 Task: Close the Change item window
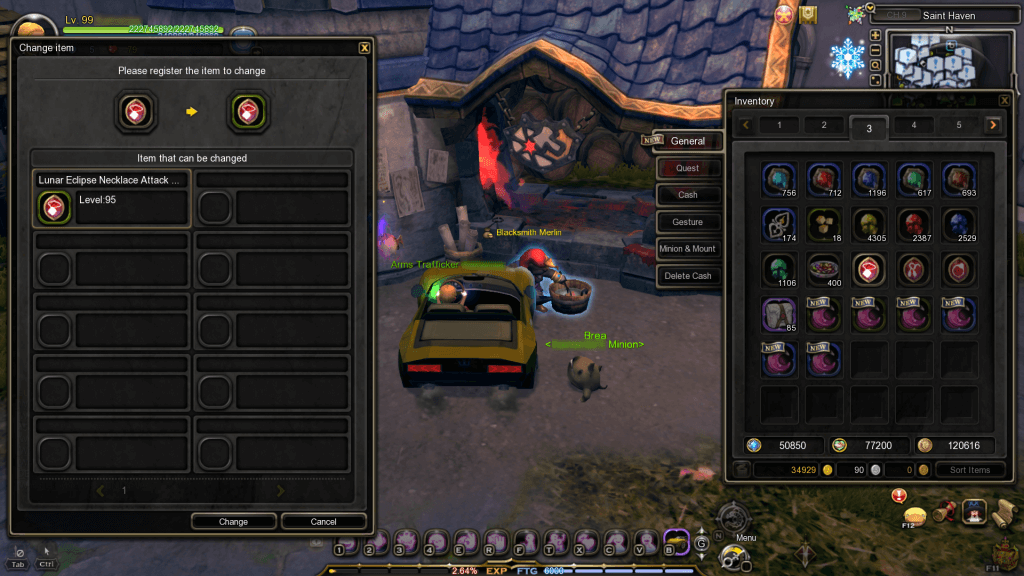[364, 47]
